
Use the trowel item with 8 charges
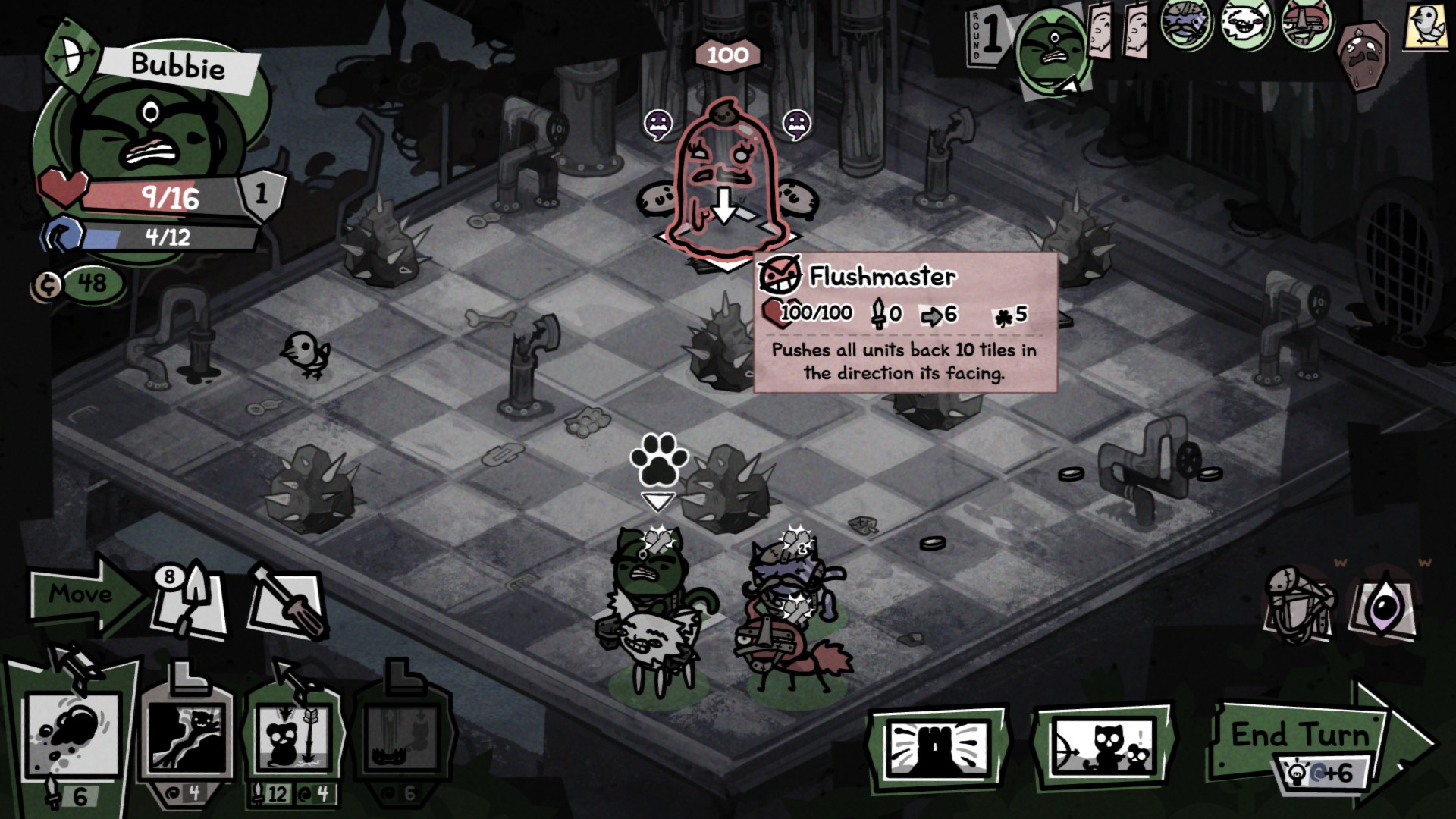tap(190, 604)
